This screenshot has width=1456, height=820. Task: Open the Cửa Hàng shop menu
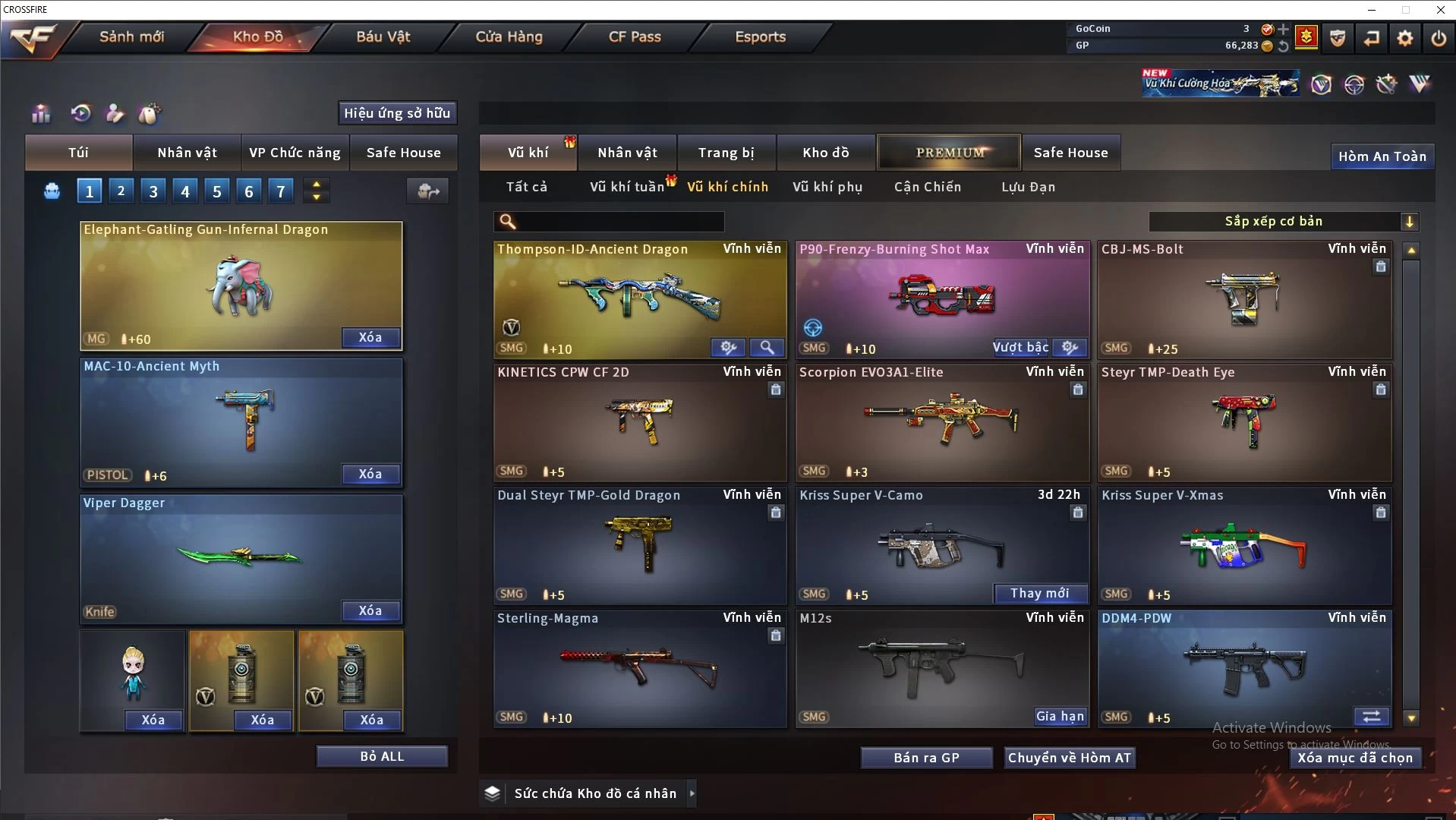(509, 36)
